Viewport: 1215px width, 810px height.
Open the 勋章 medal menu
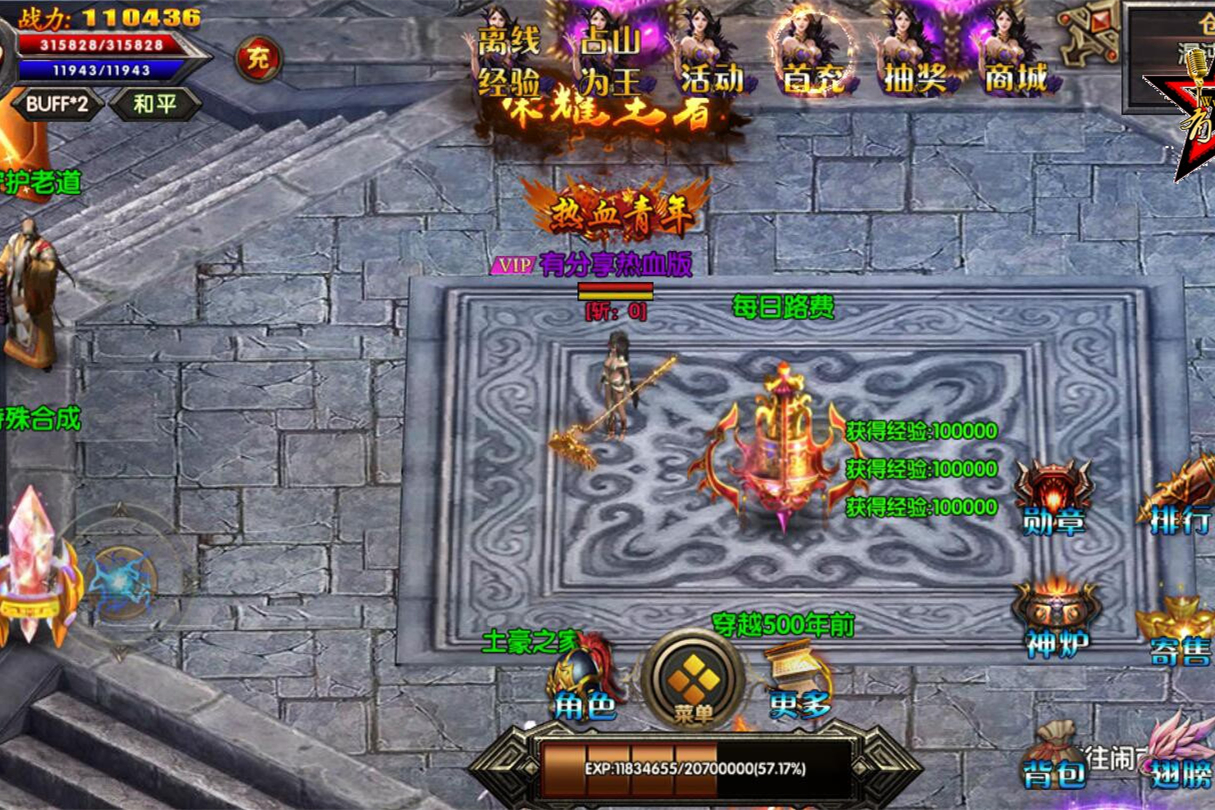(x=1054, y=497)
